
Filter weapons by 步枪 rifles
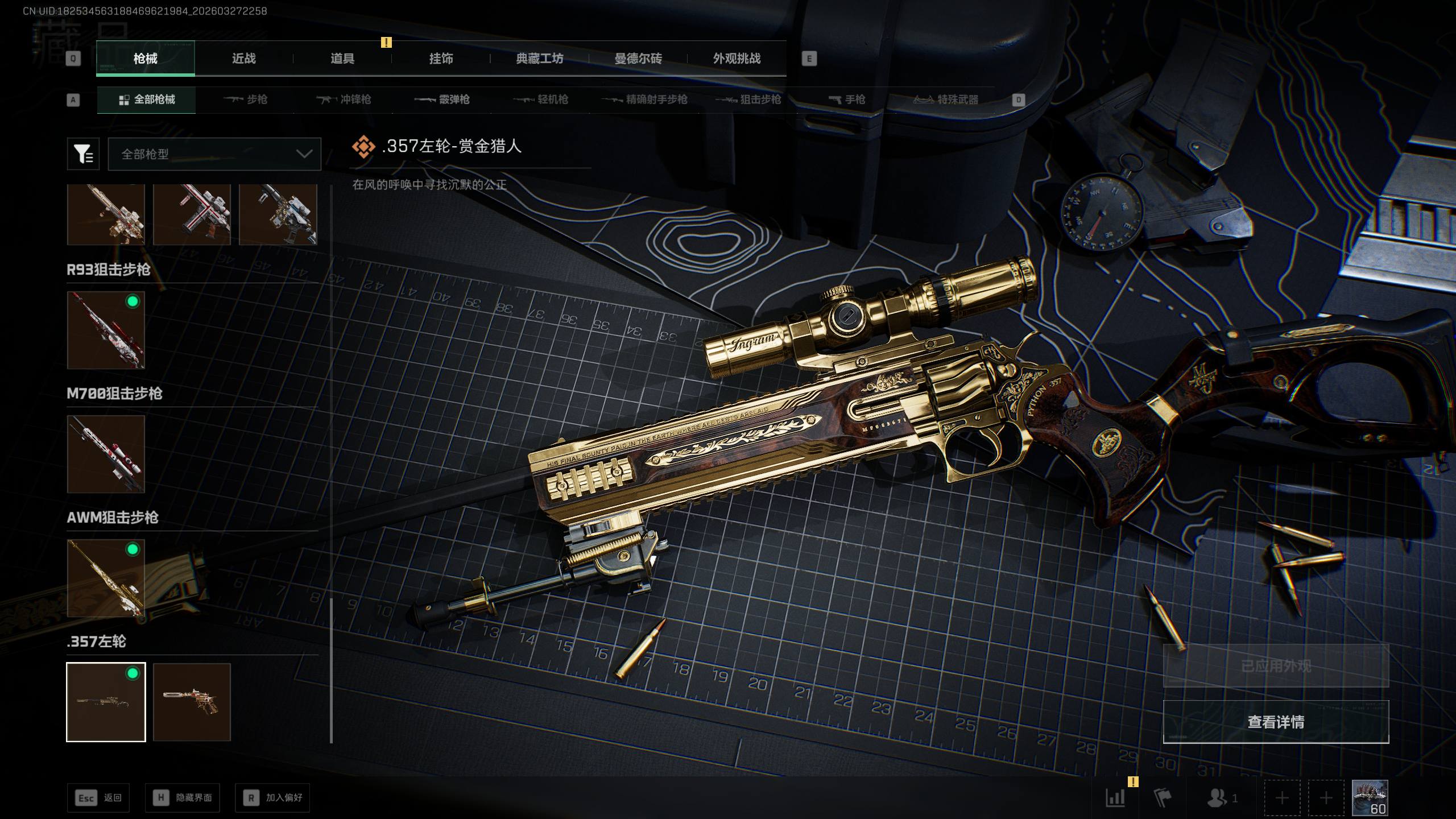point(245,100)
